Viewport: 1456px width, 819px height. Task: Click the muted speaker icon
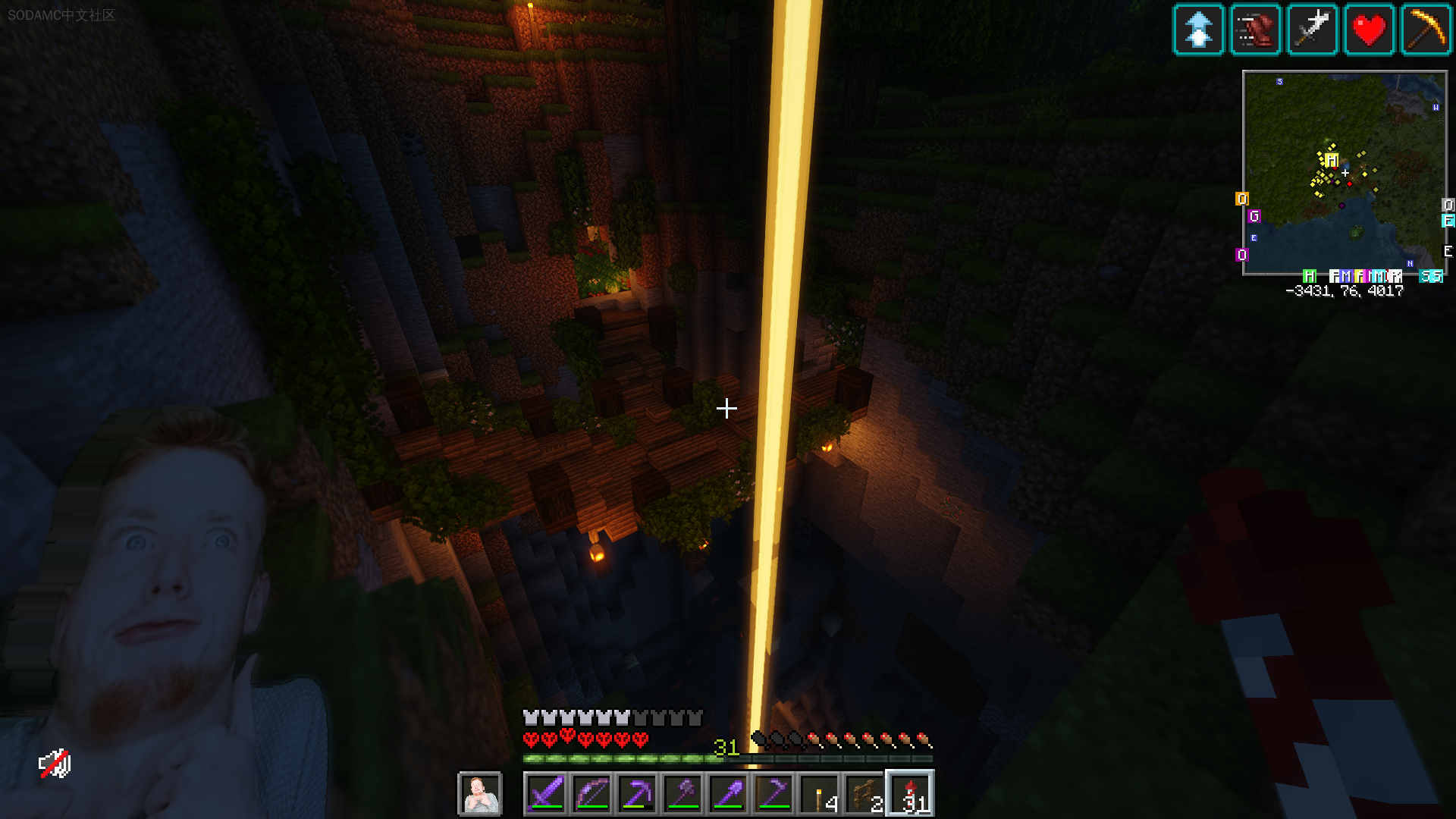point(55,764)
